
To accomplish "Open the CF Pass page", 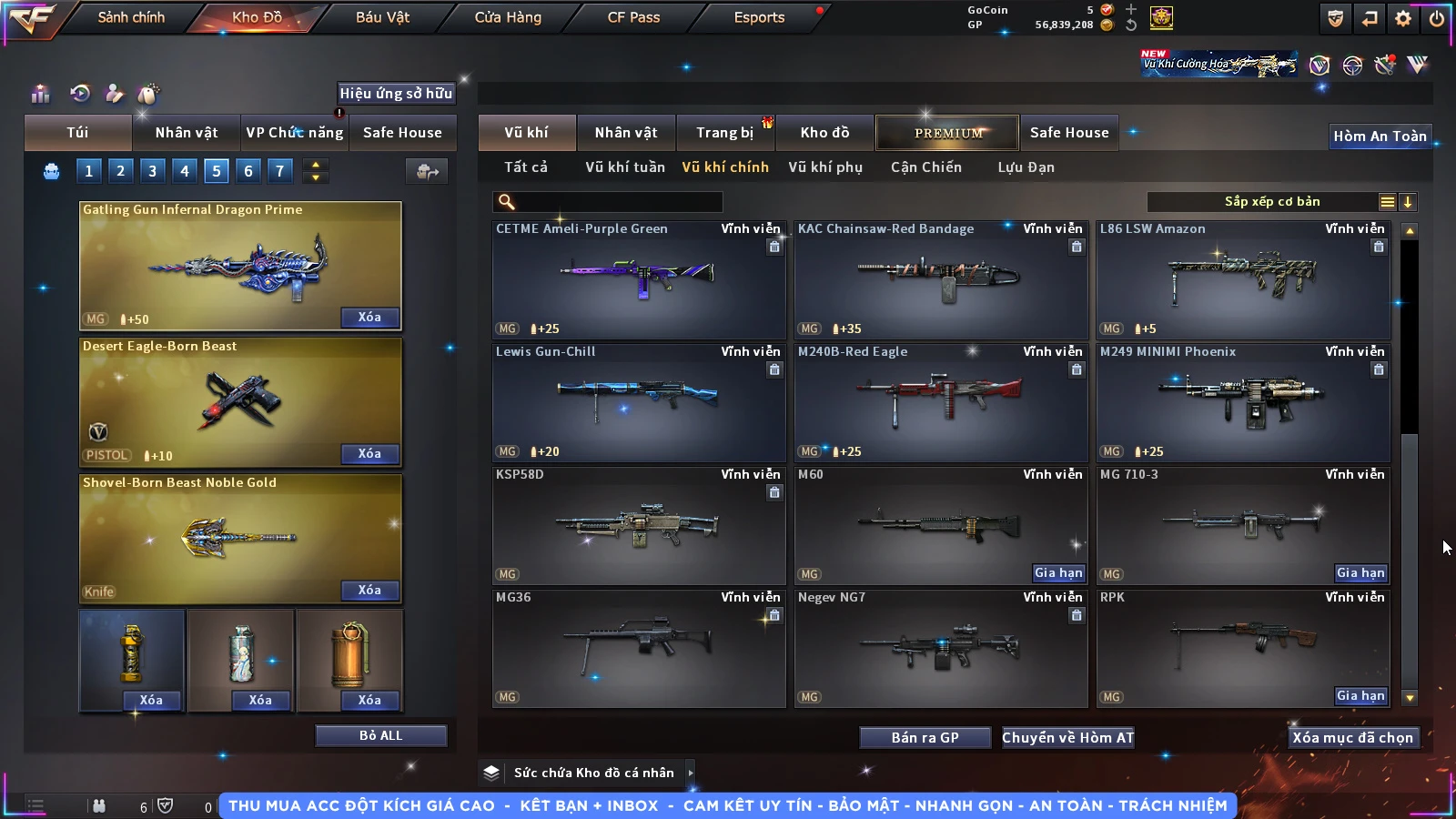I will coord(633,17).
